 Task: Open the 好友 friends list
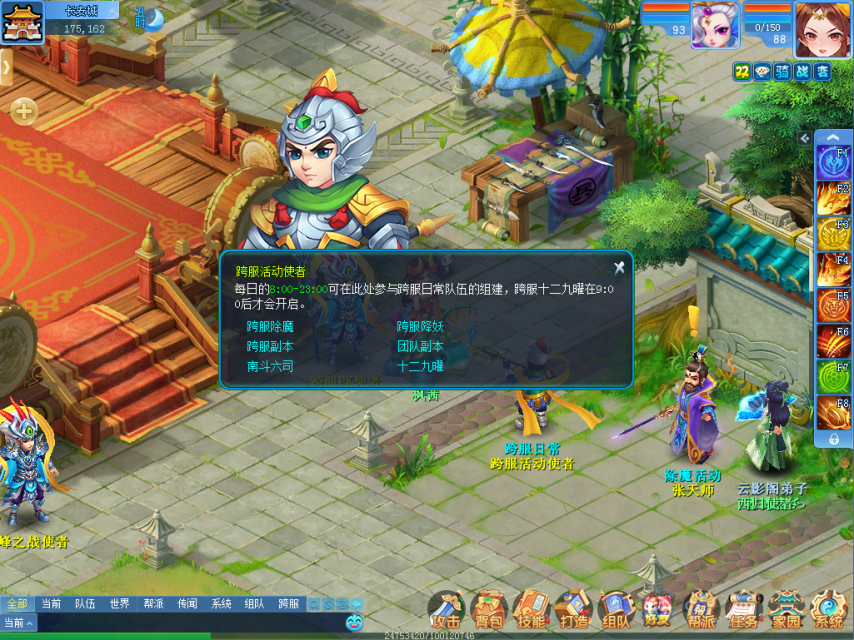657,609
